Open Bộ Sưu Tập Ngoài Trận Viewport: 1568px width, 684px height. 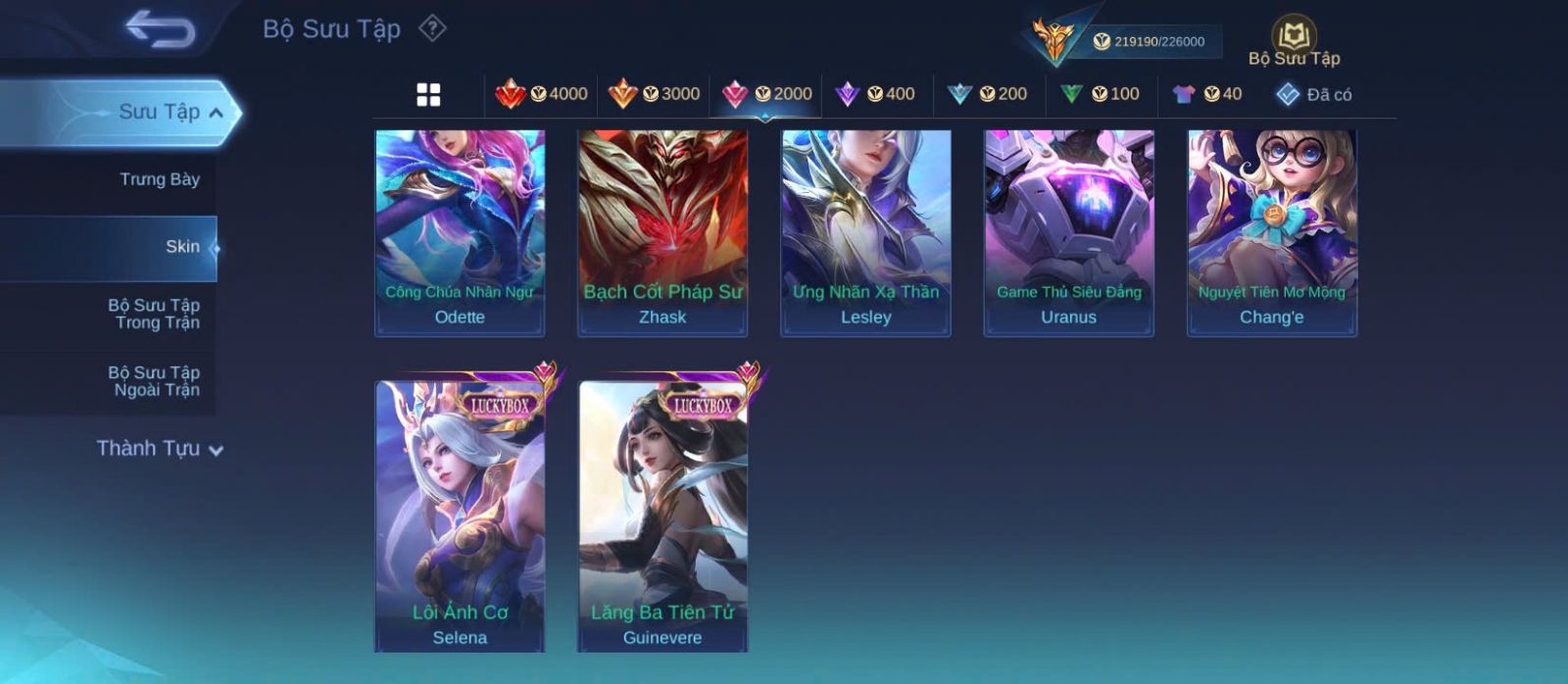click(154, 381)
